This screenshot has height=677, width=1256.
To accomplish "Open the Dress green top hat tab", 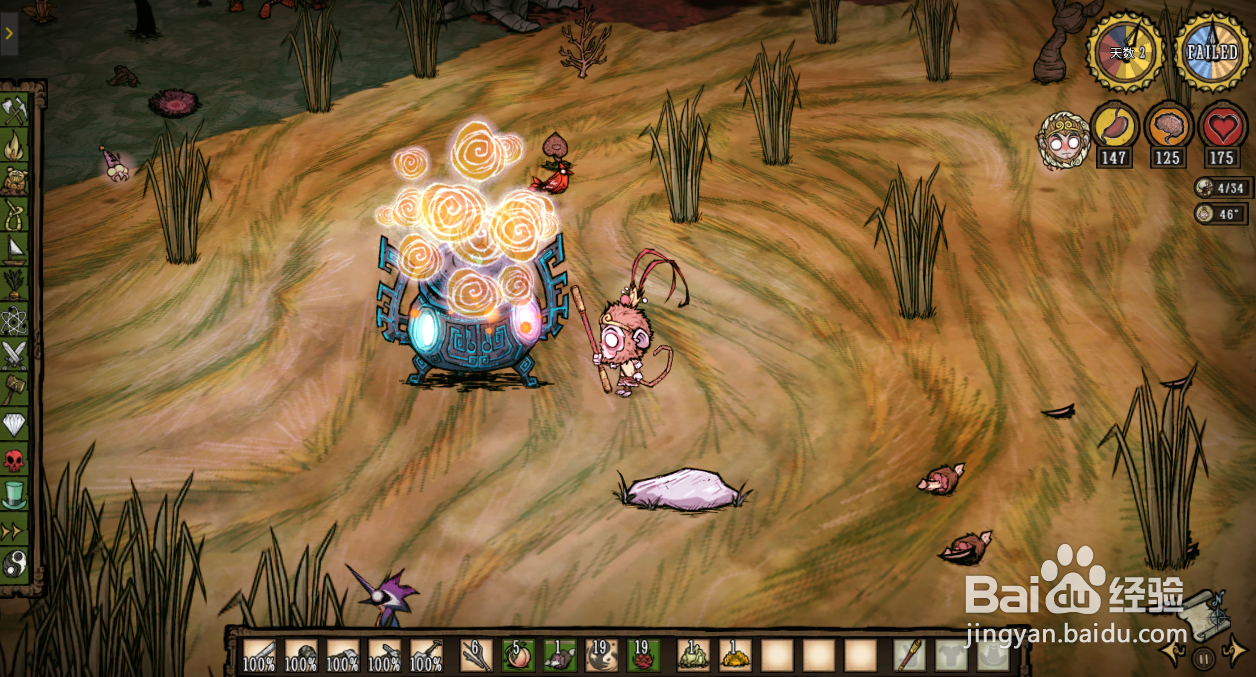I will pyautogui.click(x=15, y=494).
